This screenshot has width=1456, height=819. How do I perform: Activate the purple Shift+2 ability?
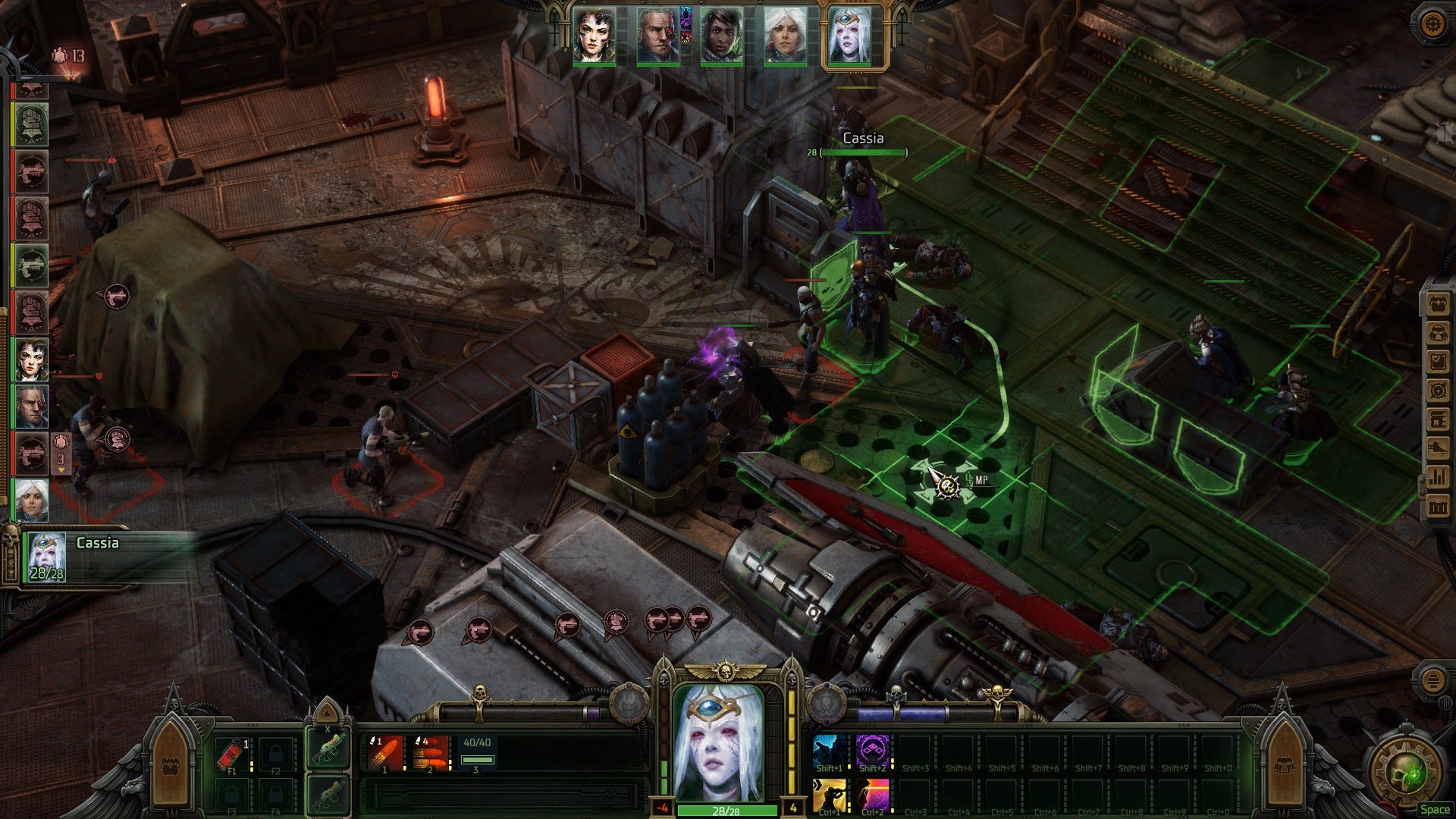click(x=873, y=753)
